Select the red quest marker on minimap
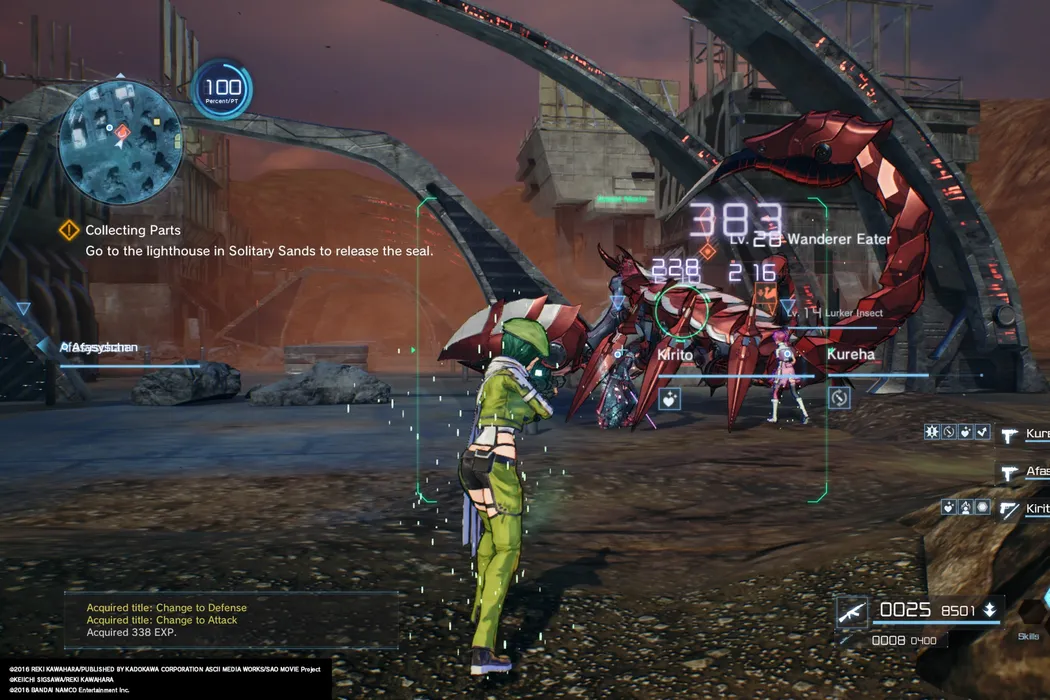The width and height of the screenshot is (1050, 700). (122, 131)
